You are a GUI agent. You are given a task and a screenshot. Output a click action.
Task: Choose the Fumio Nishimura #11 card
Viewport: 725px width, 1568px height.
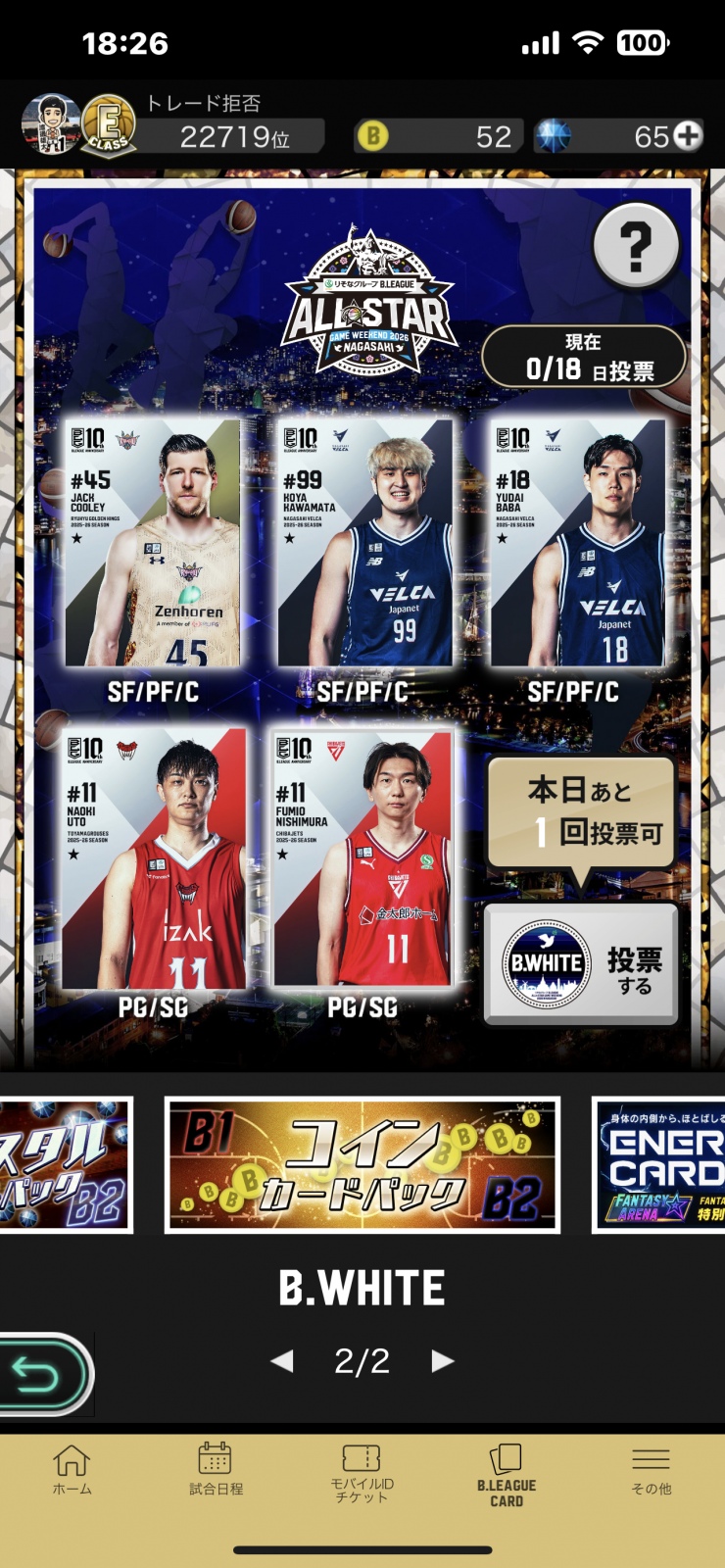coord(362,859)
